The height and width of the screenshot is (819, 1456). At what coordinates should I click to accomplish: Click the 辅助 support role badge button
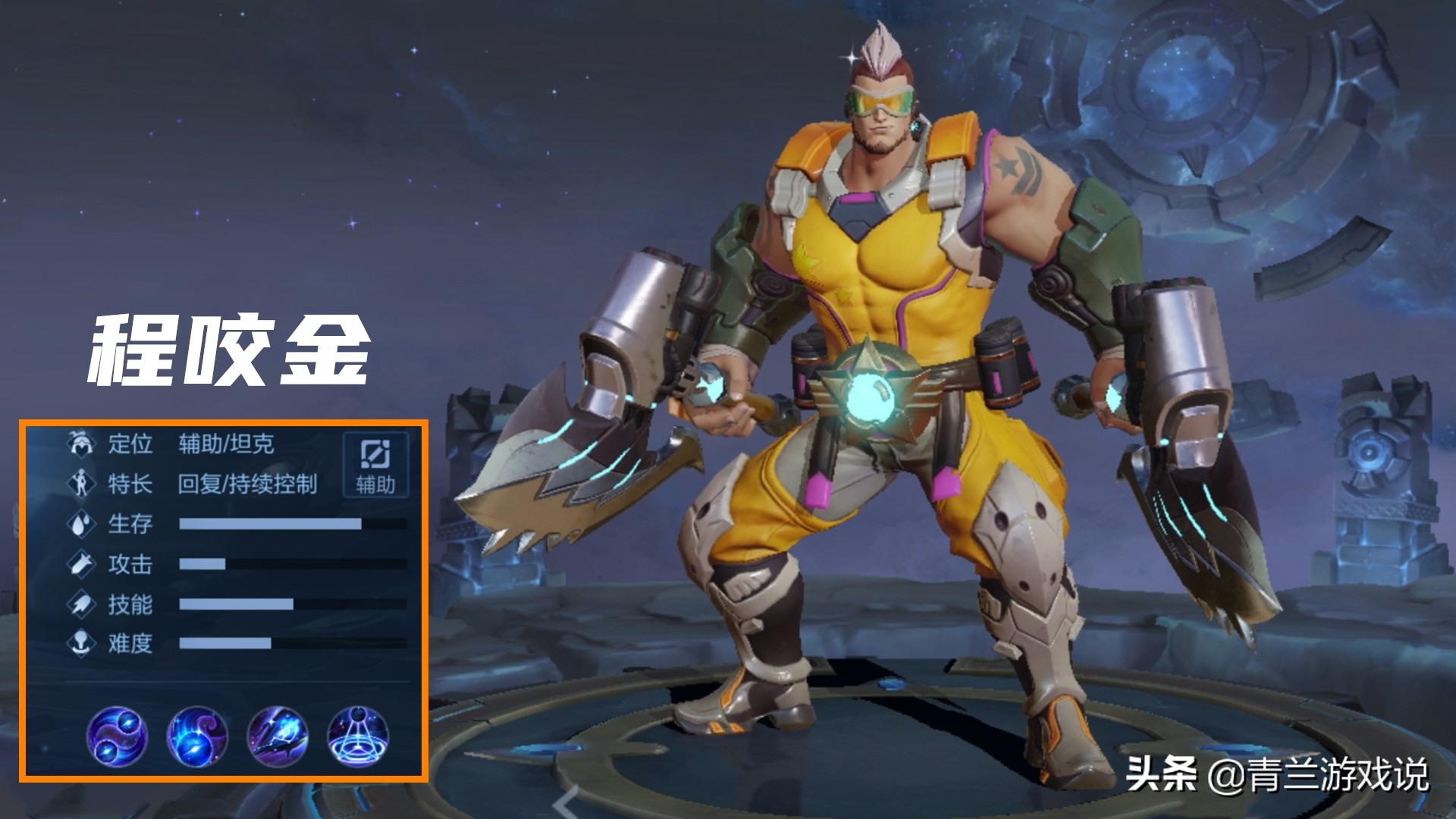[x=375, y=465]
